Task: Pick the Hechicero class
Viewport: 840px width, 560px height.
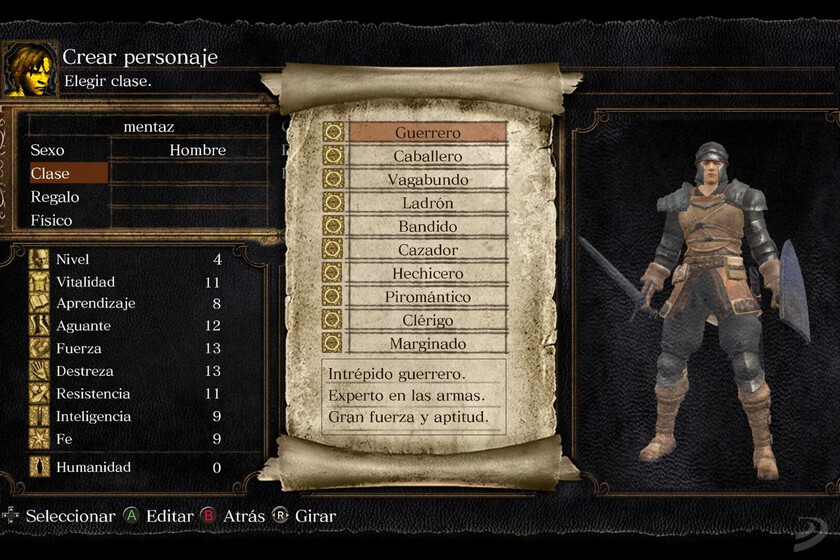Action: point(427,273)
